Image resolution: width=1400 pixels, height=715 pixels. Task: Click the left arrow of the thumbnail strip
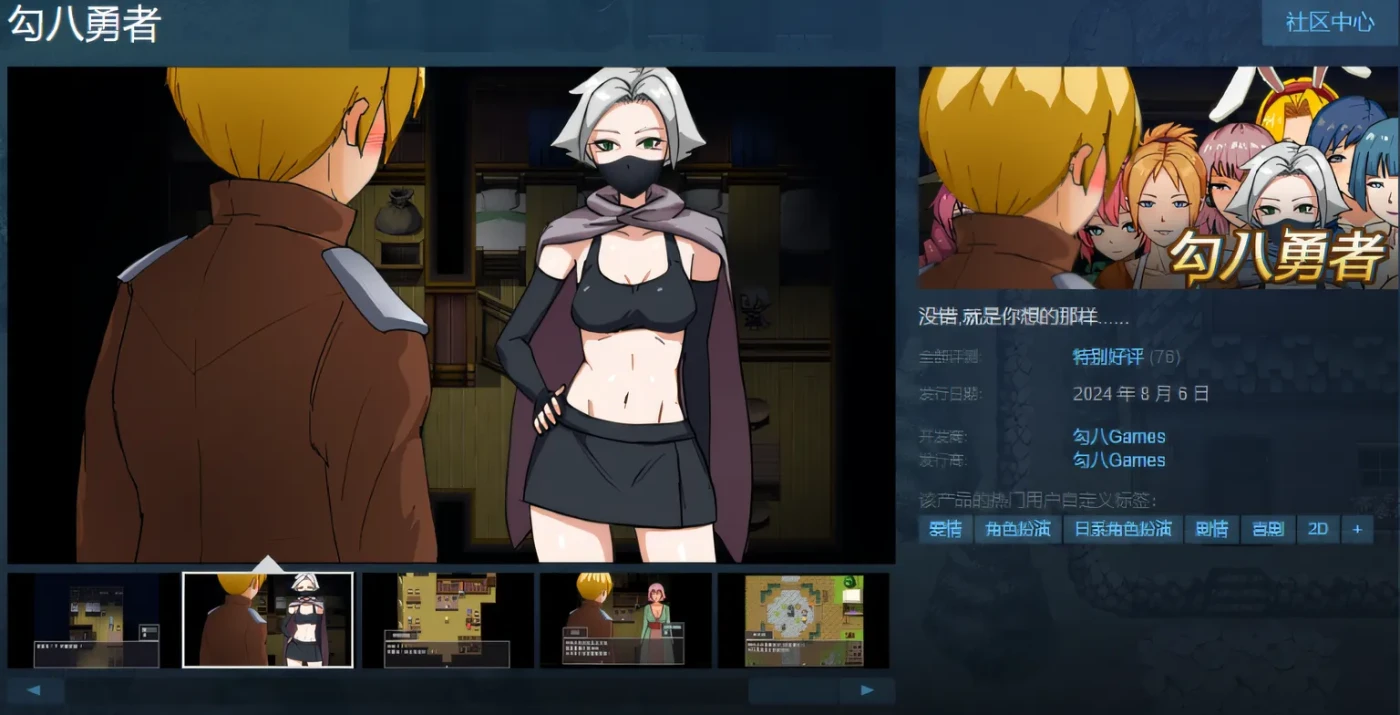(35, 690)
